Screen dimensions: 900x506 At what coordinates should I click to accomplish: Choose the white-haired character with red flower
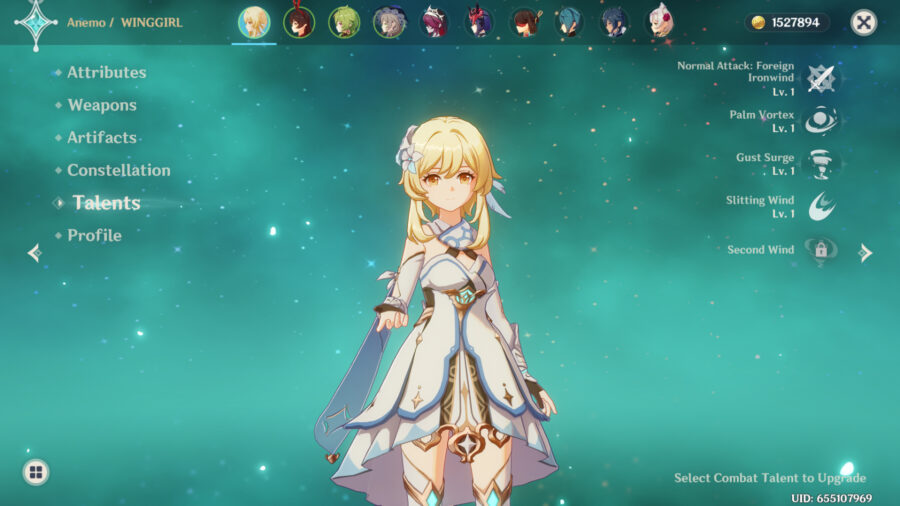point(660,22)
